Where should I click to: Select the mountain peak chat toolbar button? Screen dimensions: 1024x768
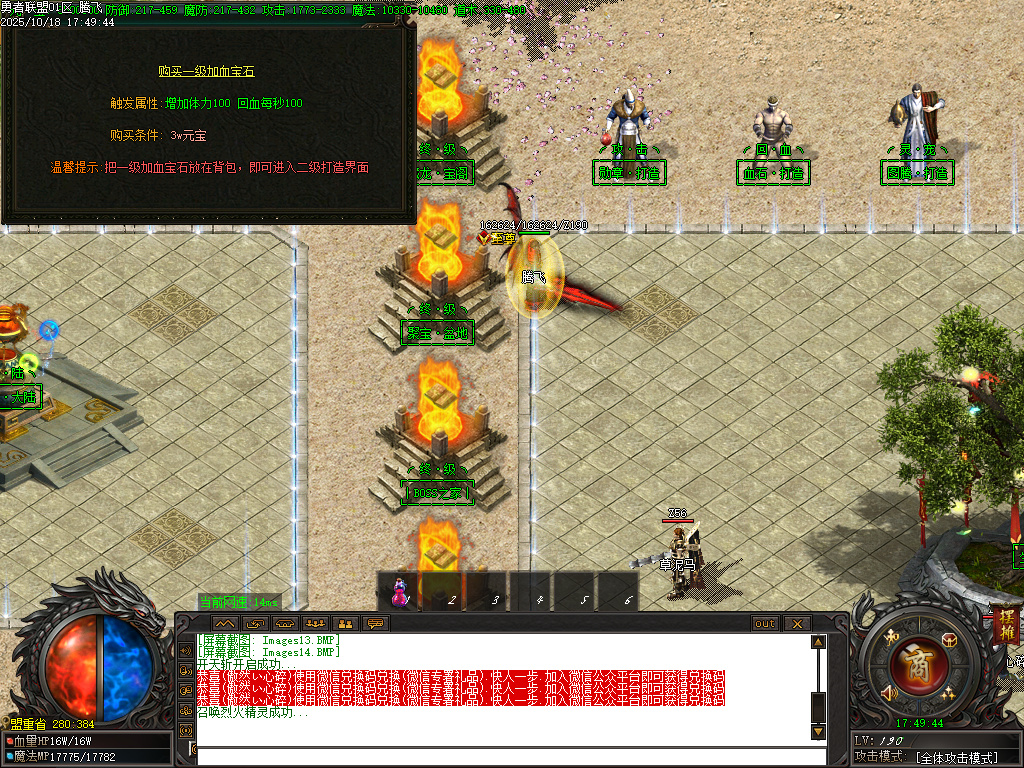pos(224,623)
